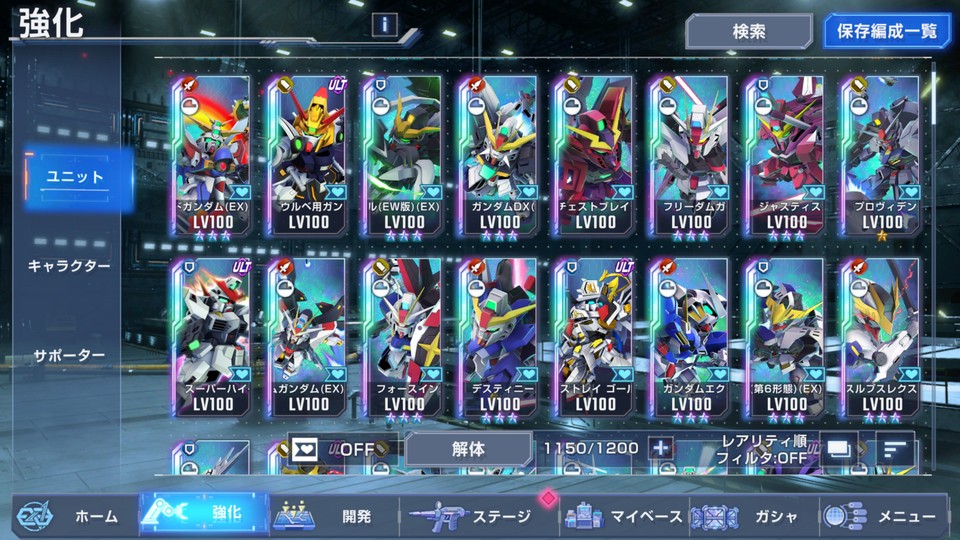The height and width of the screenshot is (540, 960).
Task: Click the info 'i' icon
Action: point(385,24)
